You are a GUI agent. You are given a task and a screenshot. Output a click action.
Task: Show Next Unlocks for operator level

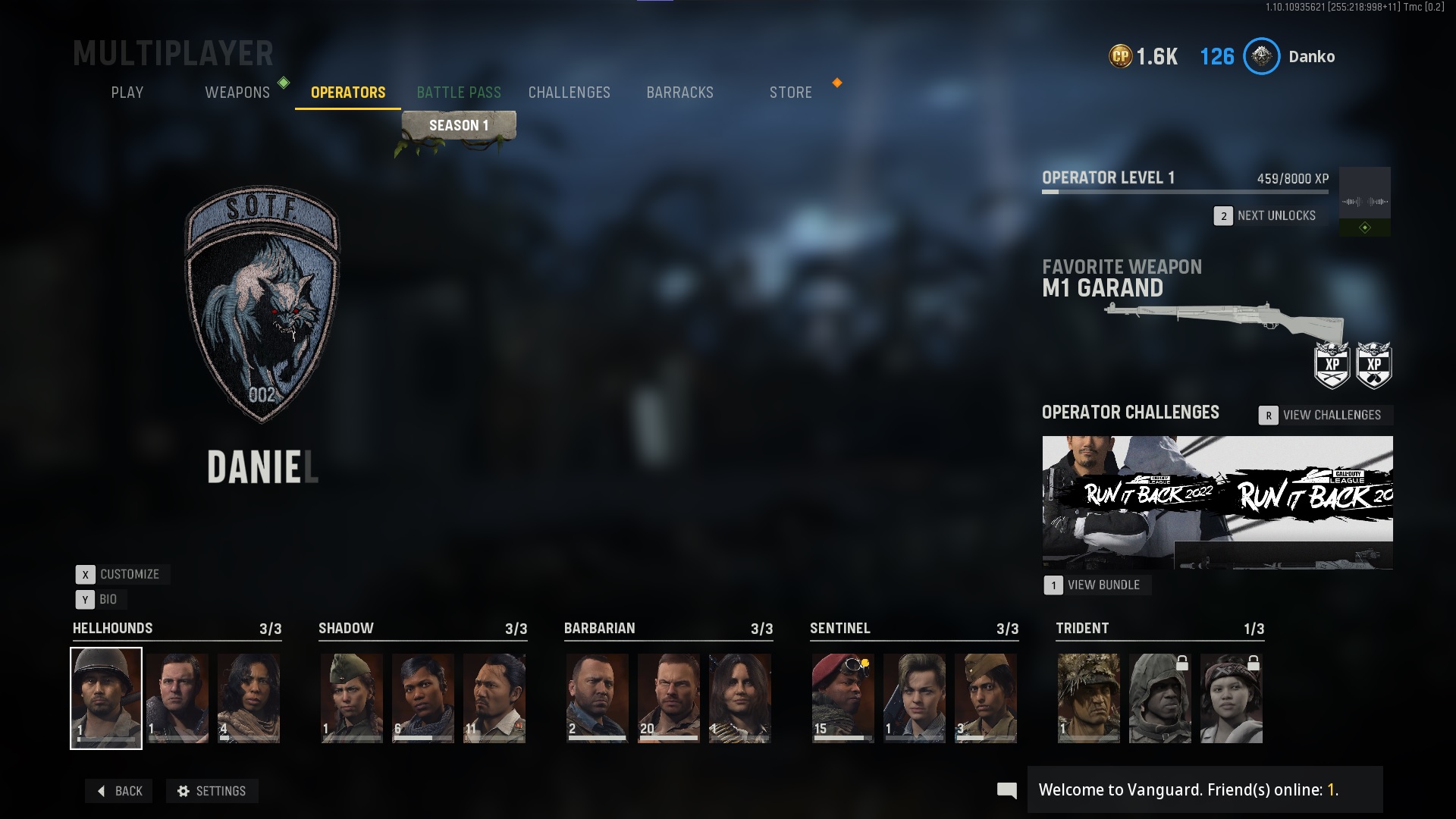[x=1266, y=215]
